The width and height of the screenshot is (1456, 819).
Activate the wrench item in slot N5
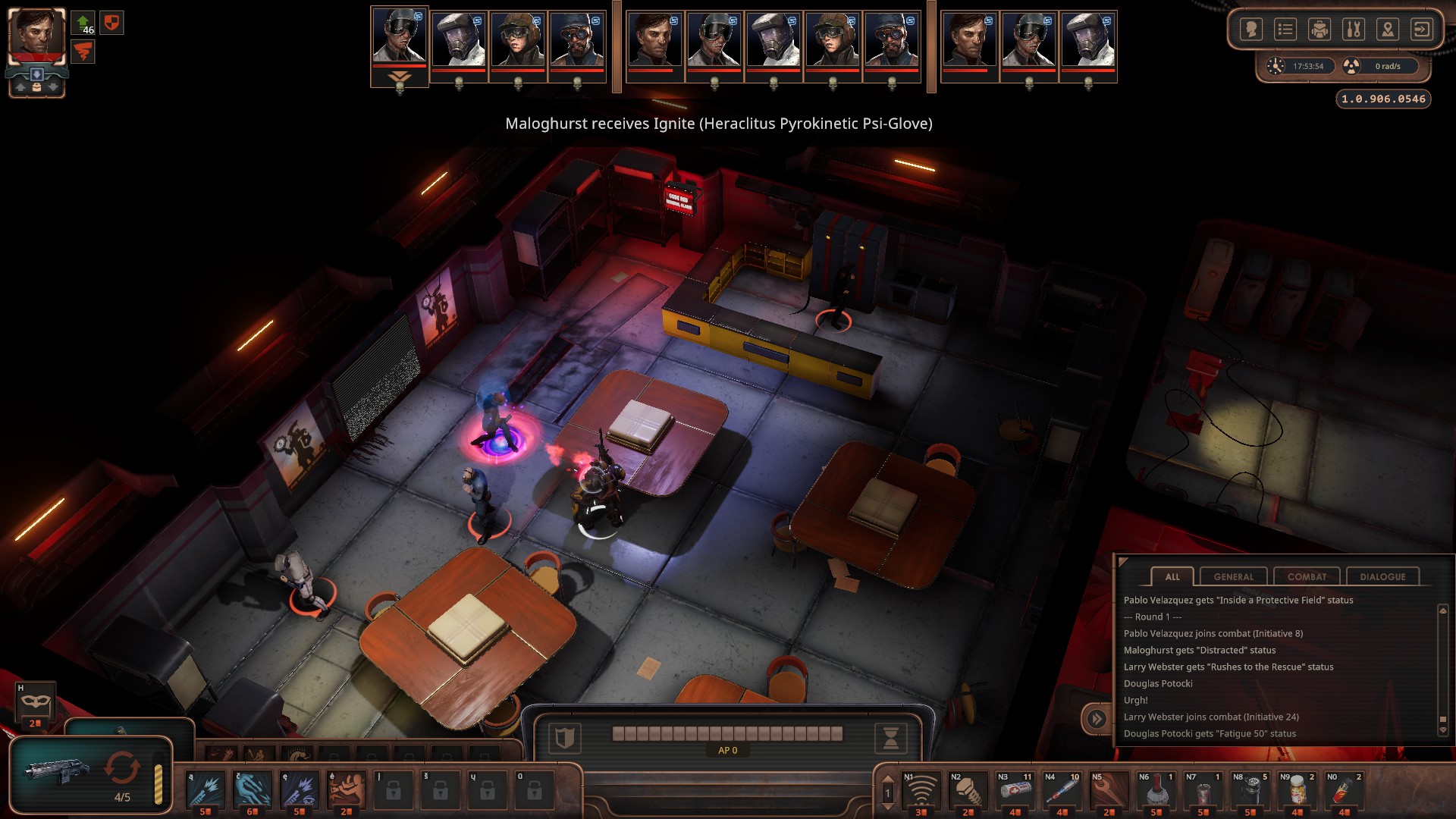[x=1109, y=792]
